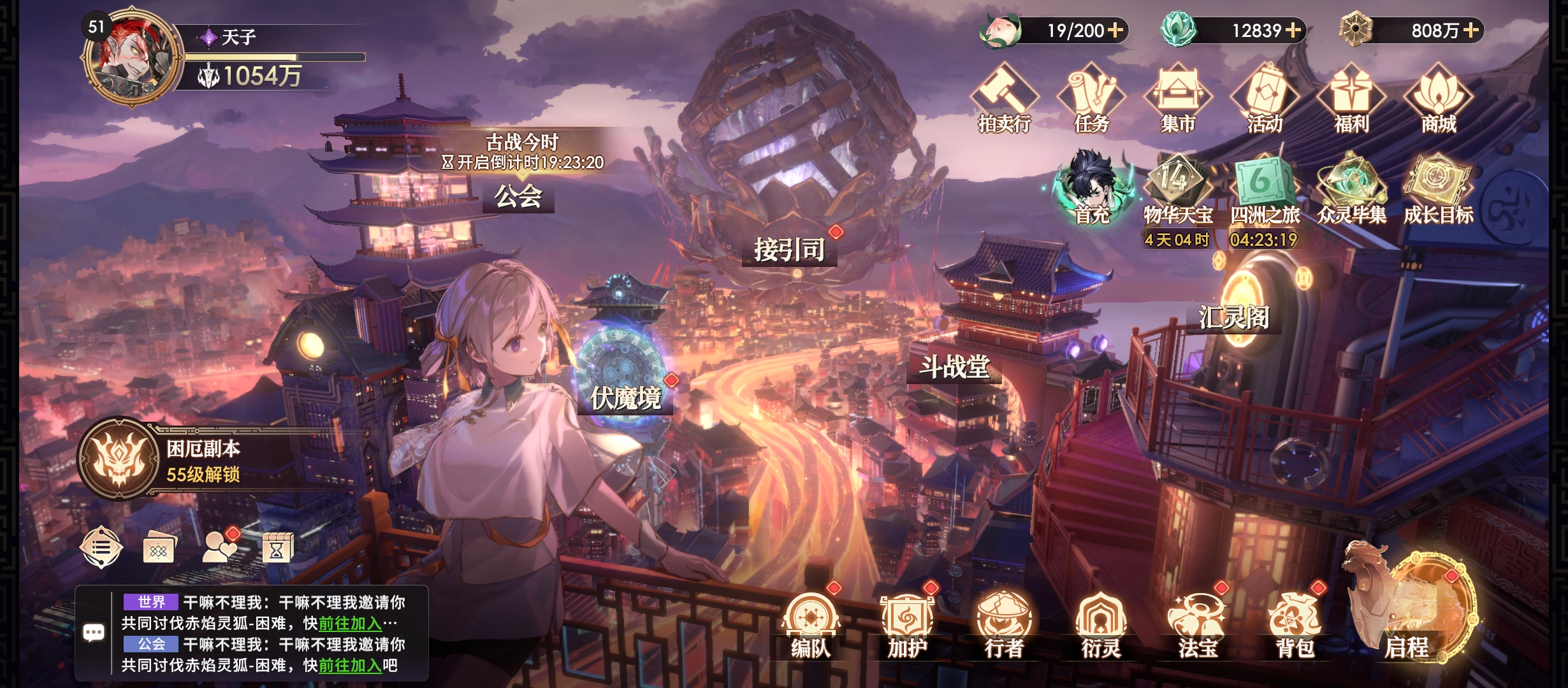Viewport: 1568px width, 688px height.
Task: Visit the 集市 market
Action: tap(1178, 99)
